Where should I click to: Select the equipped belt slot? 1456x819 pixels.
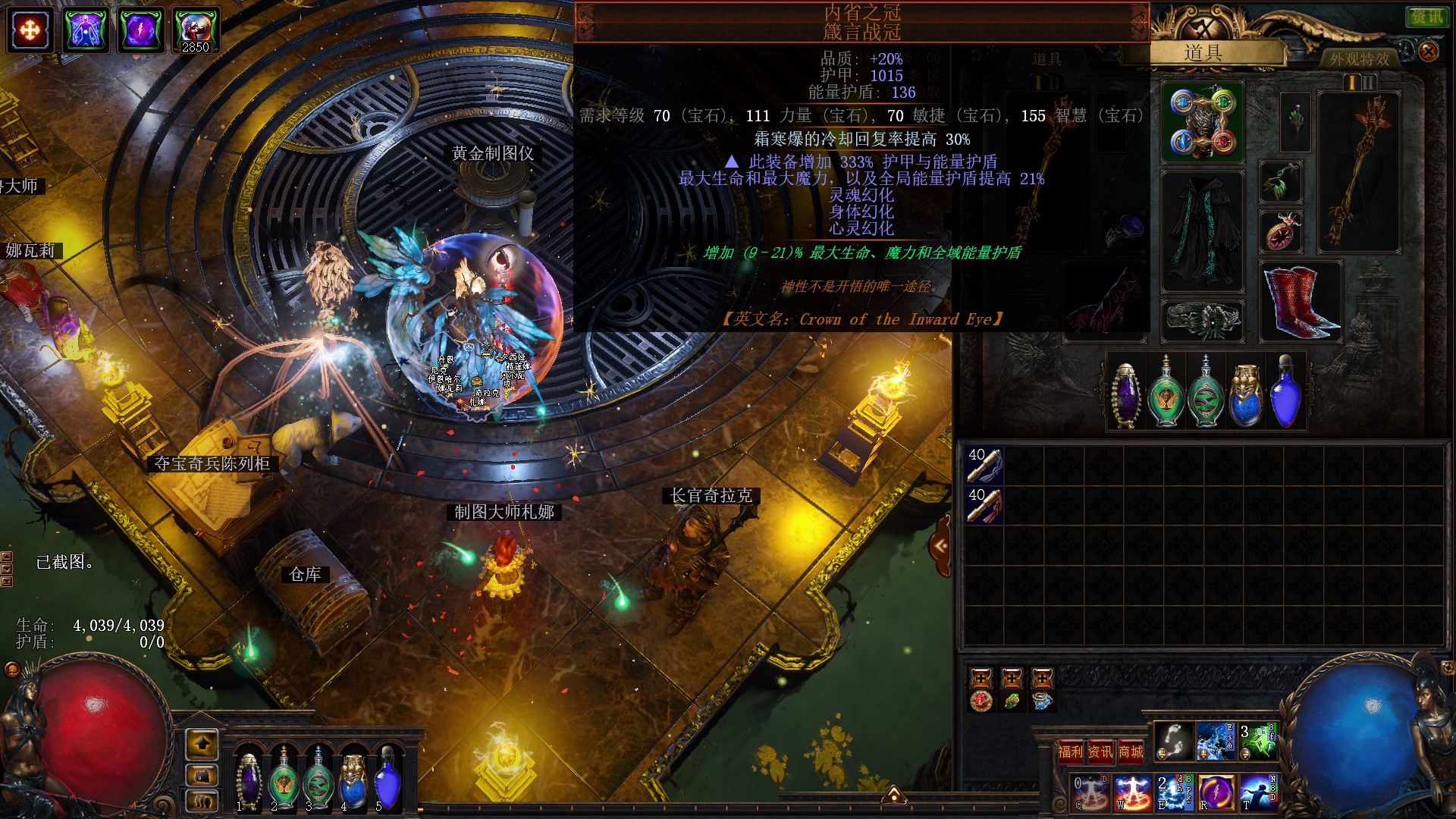pyautogui.click(x=1203, y=320)
